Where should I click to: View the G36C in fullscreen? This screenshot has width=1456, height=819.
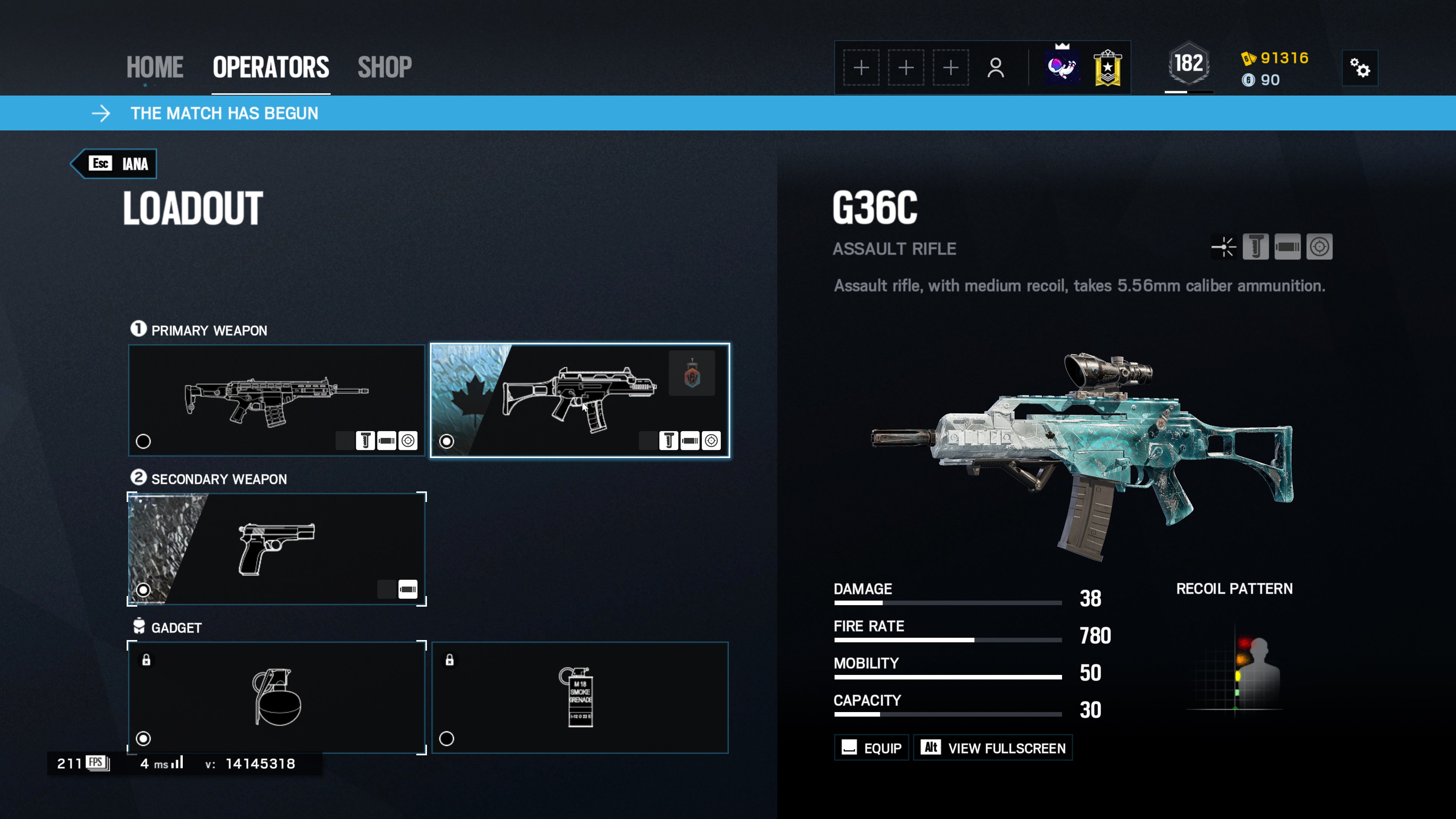pyautogui.click(x=993, y=748)
